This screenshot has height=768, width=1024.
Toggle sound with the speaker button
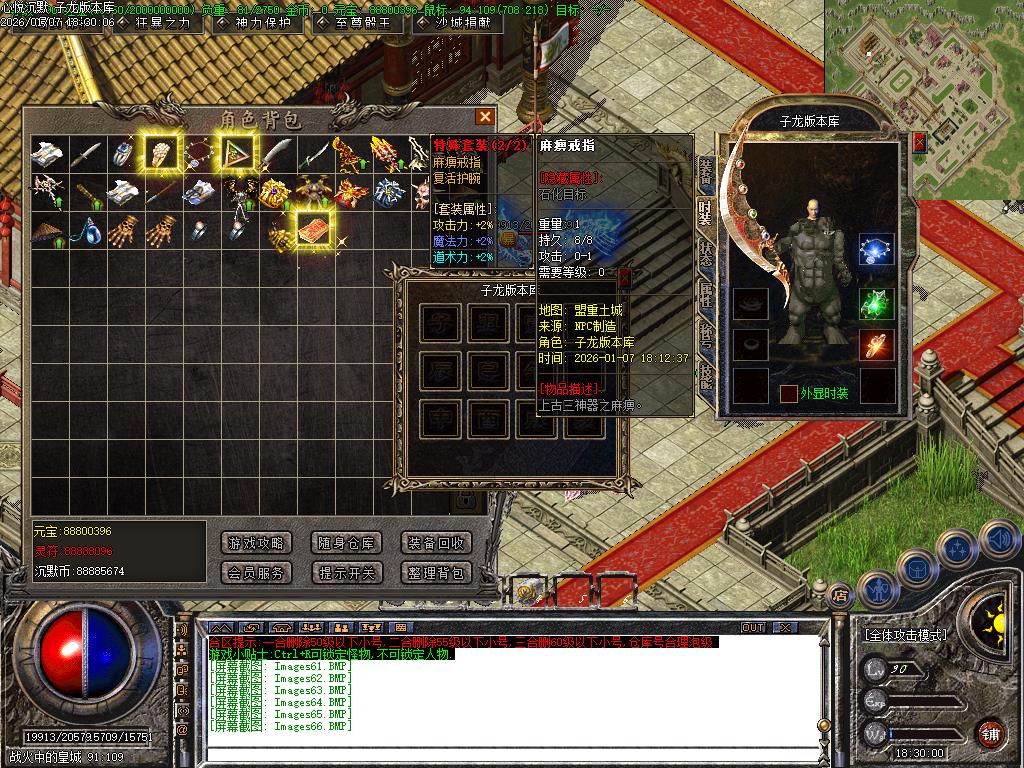tap(998, 540)
